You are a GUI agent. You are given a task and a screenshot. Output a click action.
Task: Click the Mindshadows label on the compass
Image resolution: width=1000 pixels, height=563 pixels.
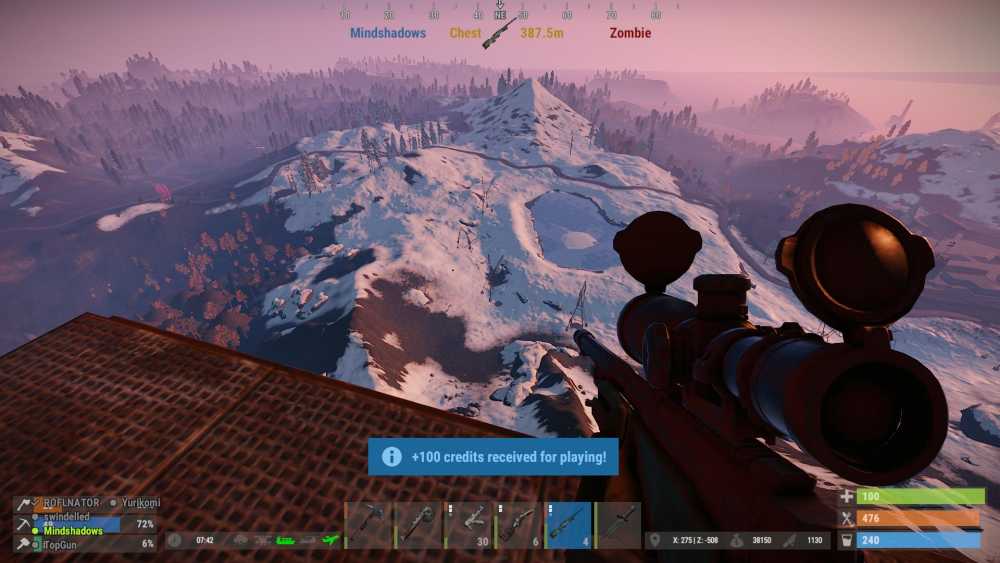pos(388,33)
